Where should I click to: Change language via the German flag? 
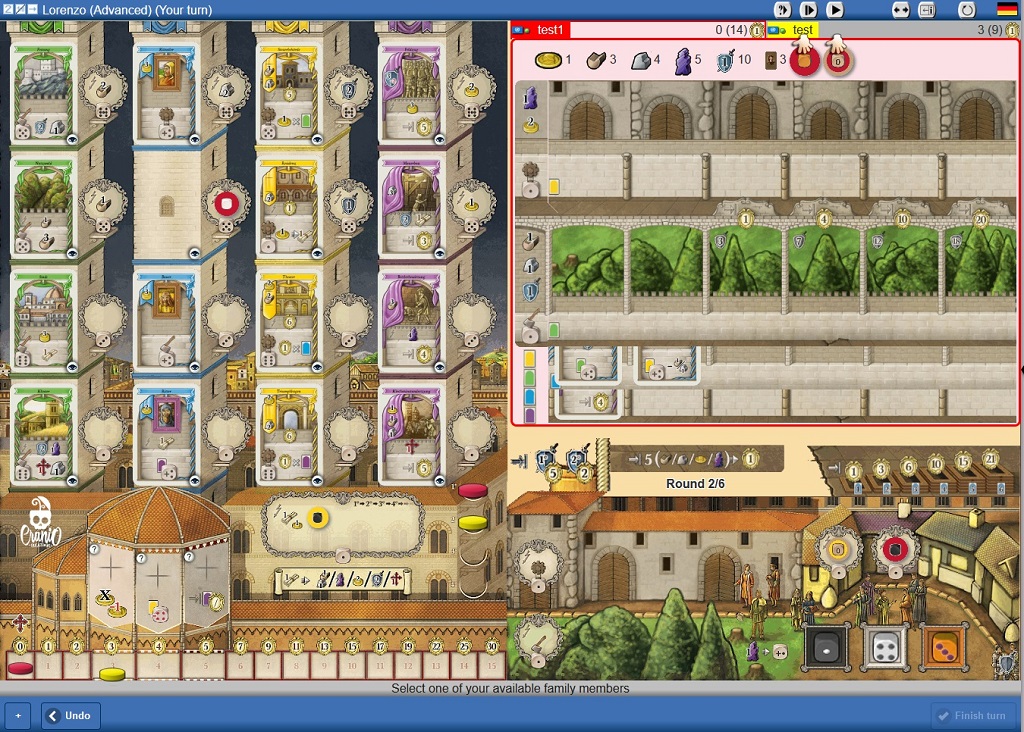1006,9
